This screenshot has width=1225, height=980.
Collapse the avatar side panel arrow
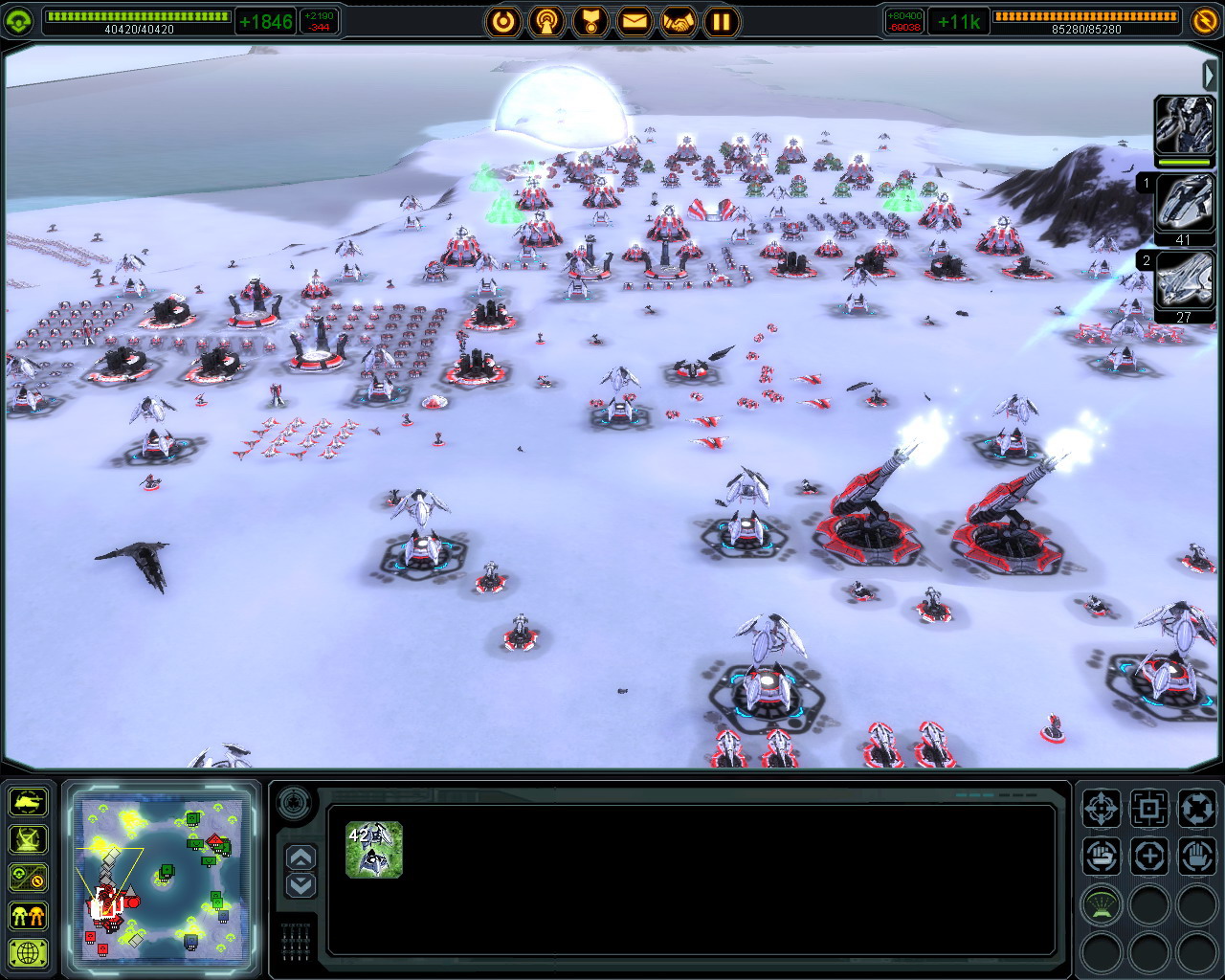point(1210,75)
